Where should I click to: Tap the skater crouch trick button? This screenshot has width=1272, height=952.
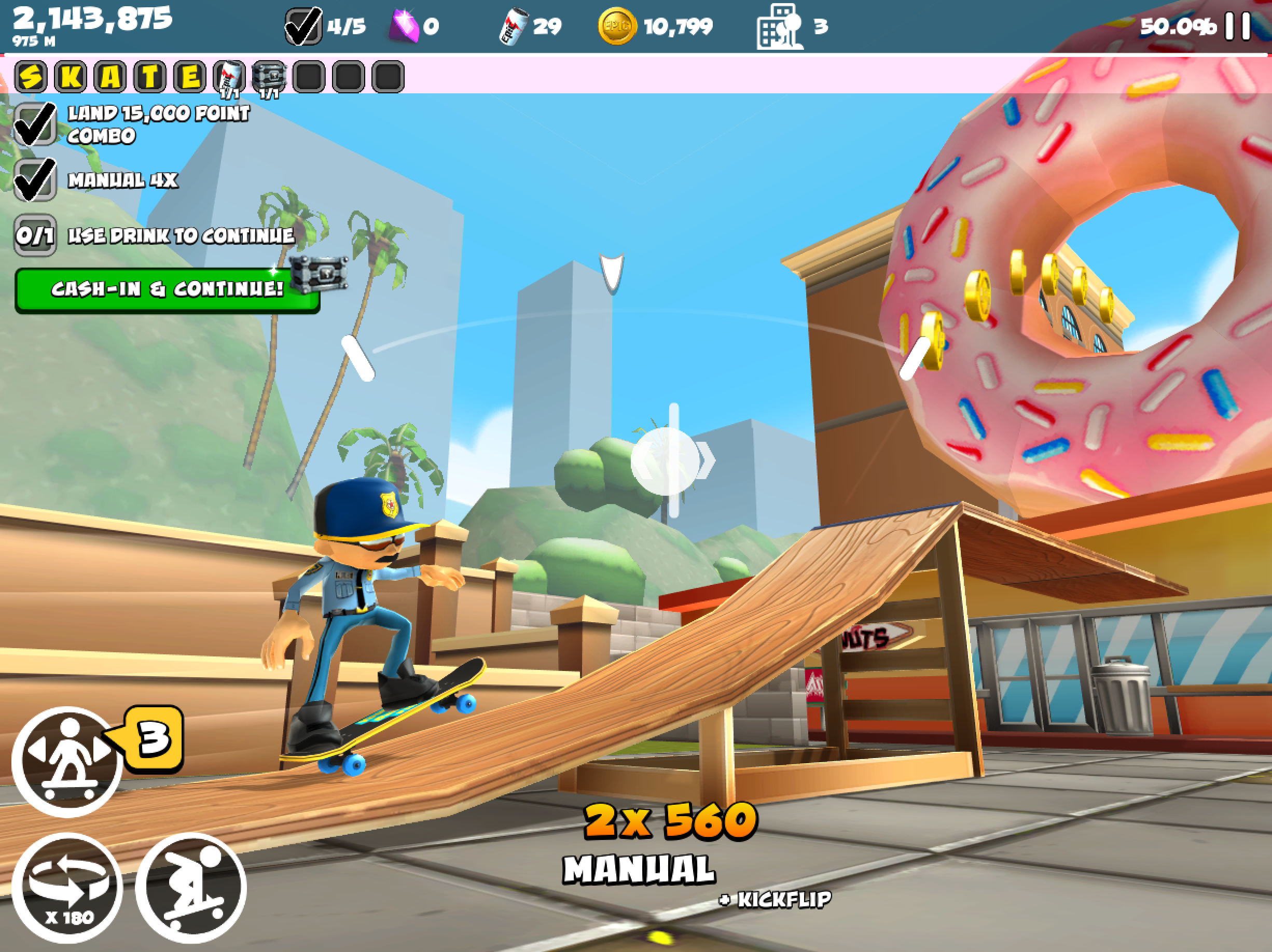[191, 888]
